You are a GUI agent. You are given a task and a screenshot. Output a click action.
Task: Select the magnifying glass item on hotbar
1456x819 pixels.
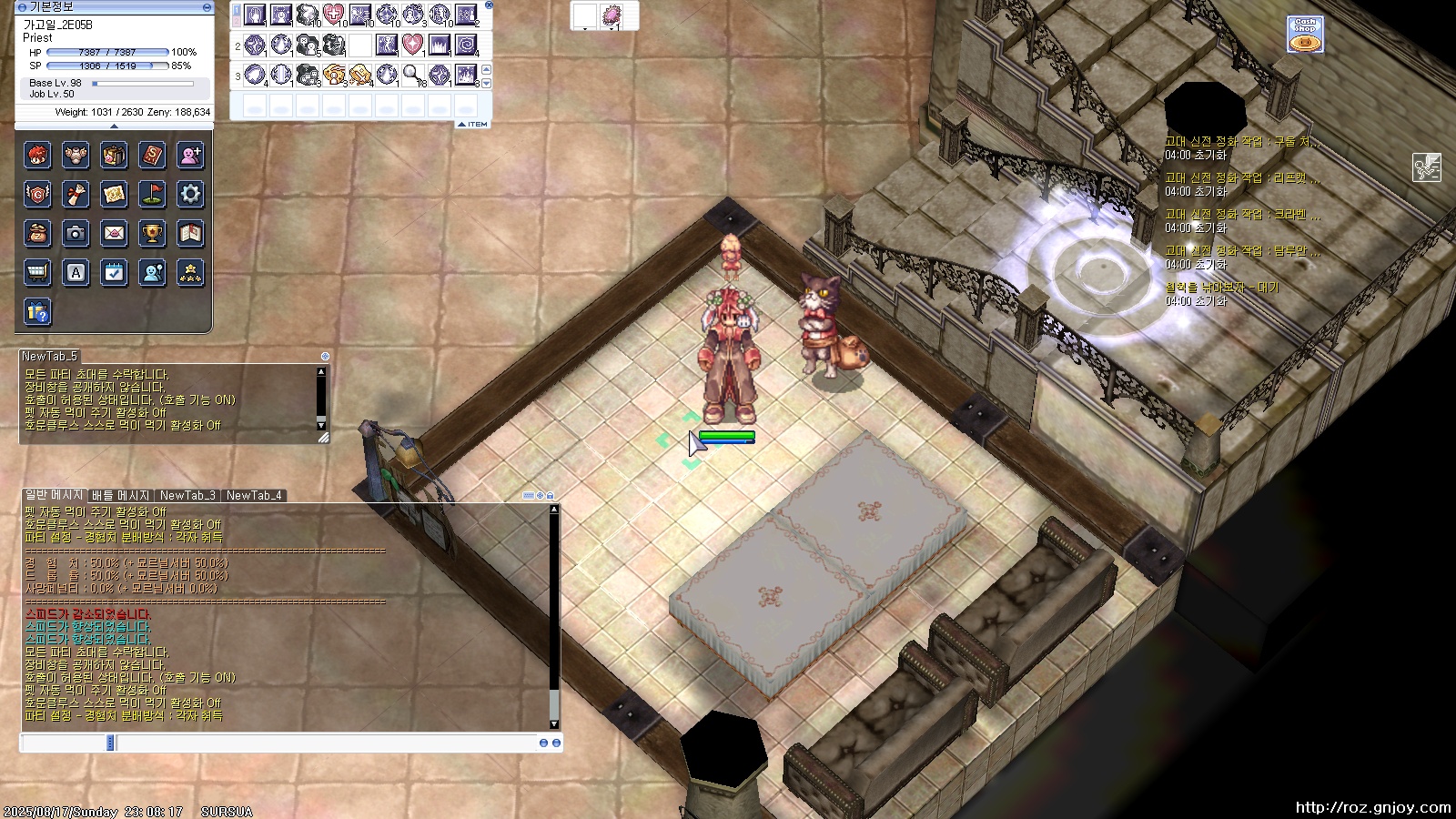click(x=412, y=74)
